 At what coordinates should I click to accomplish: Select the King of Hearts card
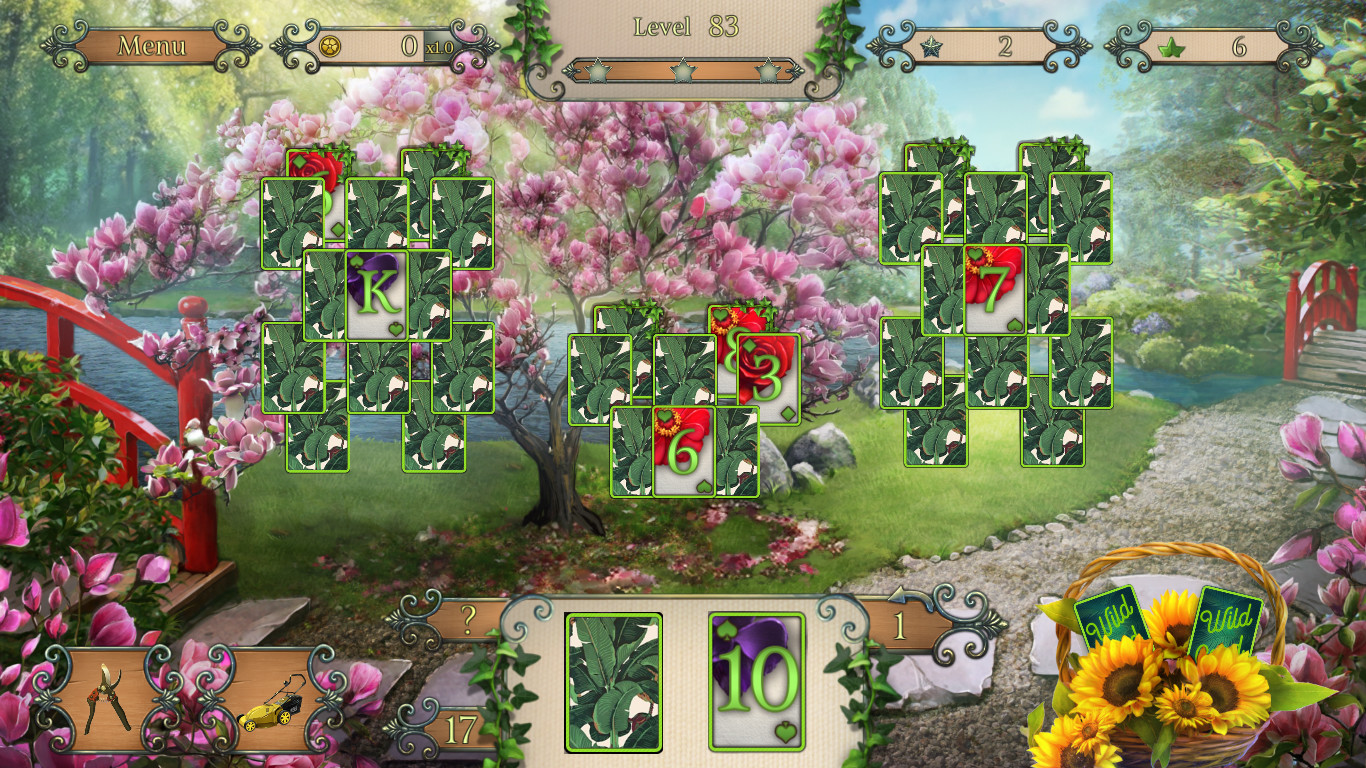(x=378, y=295)
